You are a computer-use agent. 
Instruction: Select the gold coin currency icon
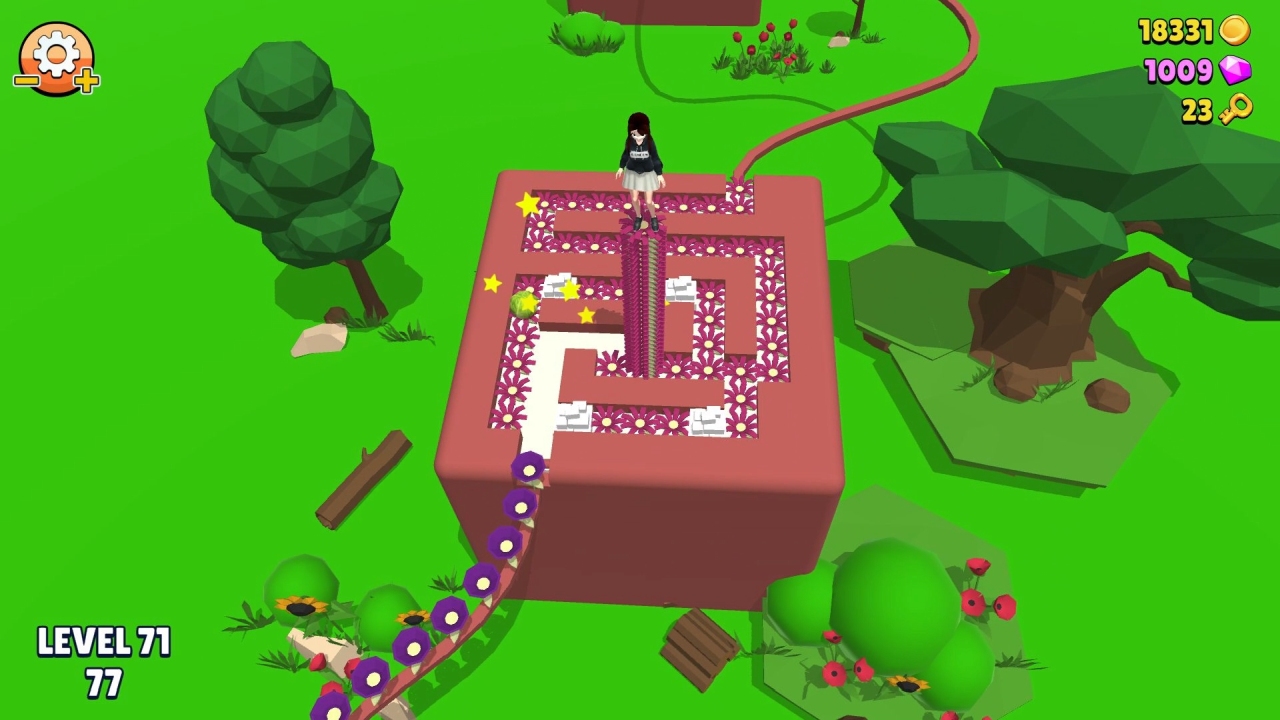pyautogui.click(x=1234, y=31)
